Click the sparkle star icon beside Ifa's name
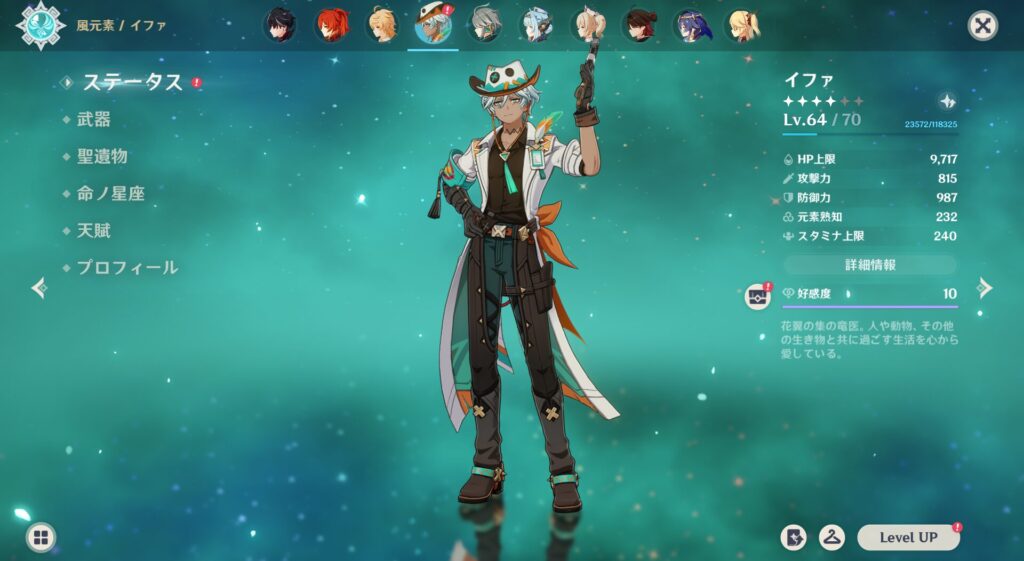This screenshot has width=1024, height=561. point(948,101)
